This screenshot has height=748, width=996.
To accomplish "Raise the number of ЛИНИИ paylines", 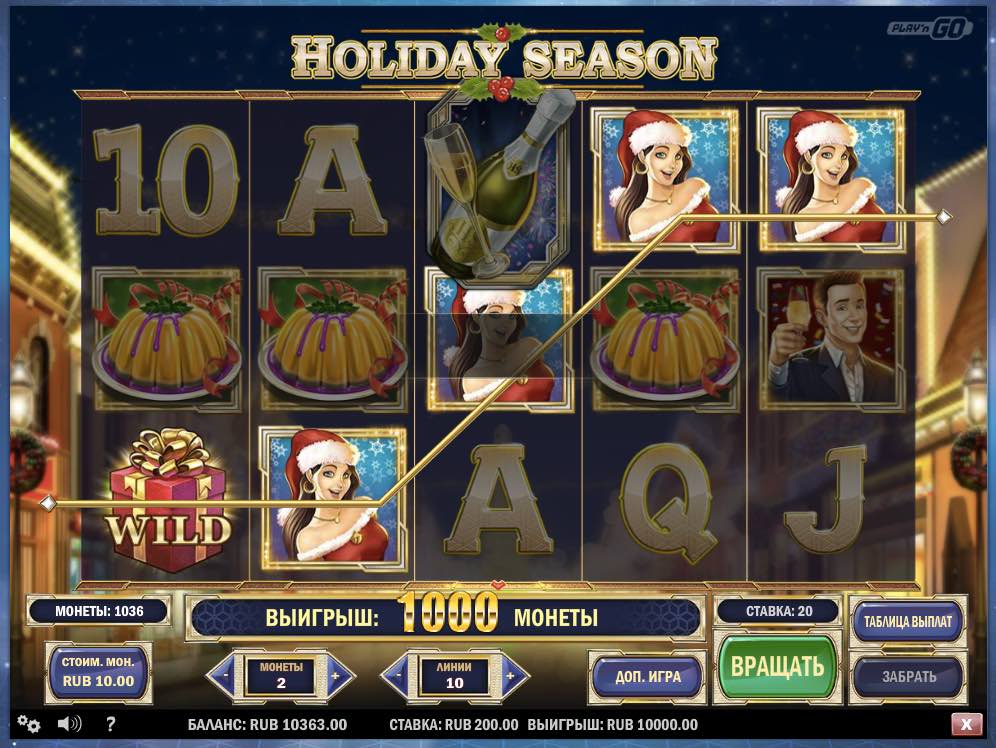I will point(510,676).
